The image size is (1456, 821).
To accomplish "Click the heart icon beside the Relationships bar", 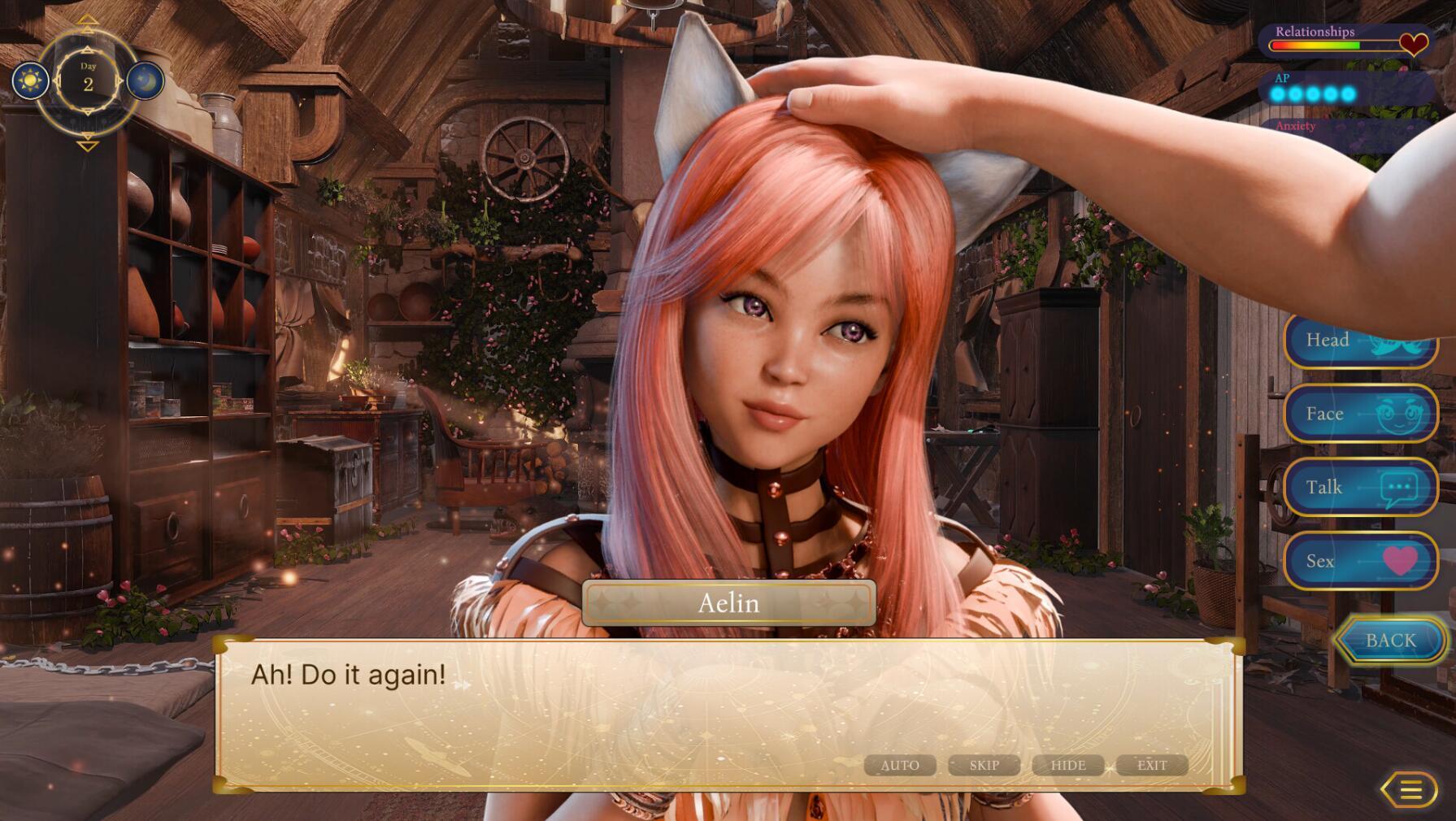I will (x=1412, y=43).
